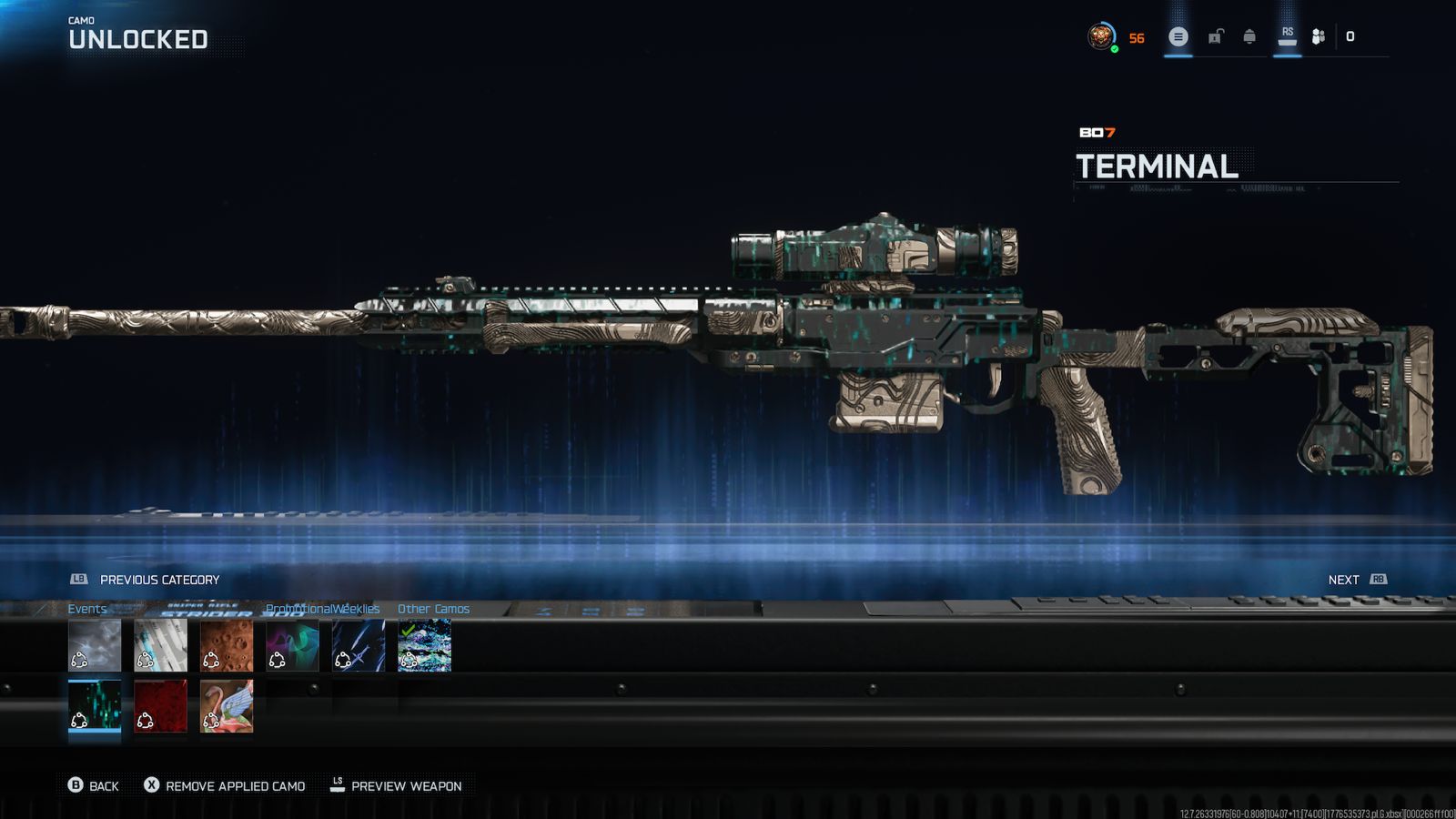Open the notifications bell
This screenshot has width=1456, height=819.
click(1249, 37)
